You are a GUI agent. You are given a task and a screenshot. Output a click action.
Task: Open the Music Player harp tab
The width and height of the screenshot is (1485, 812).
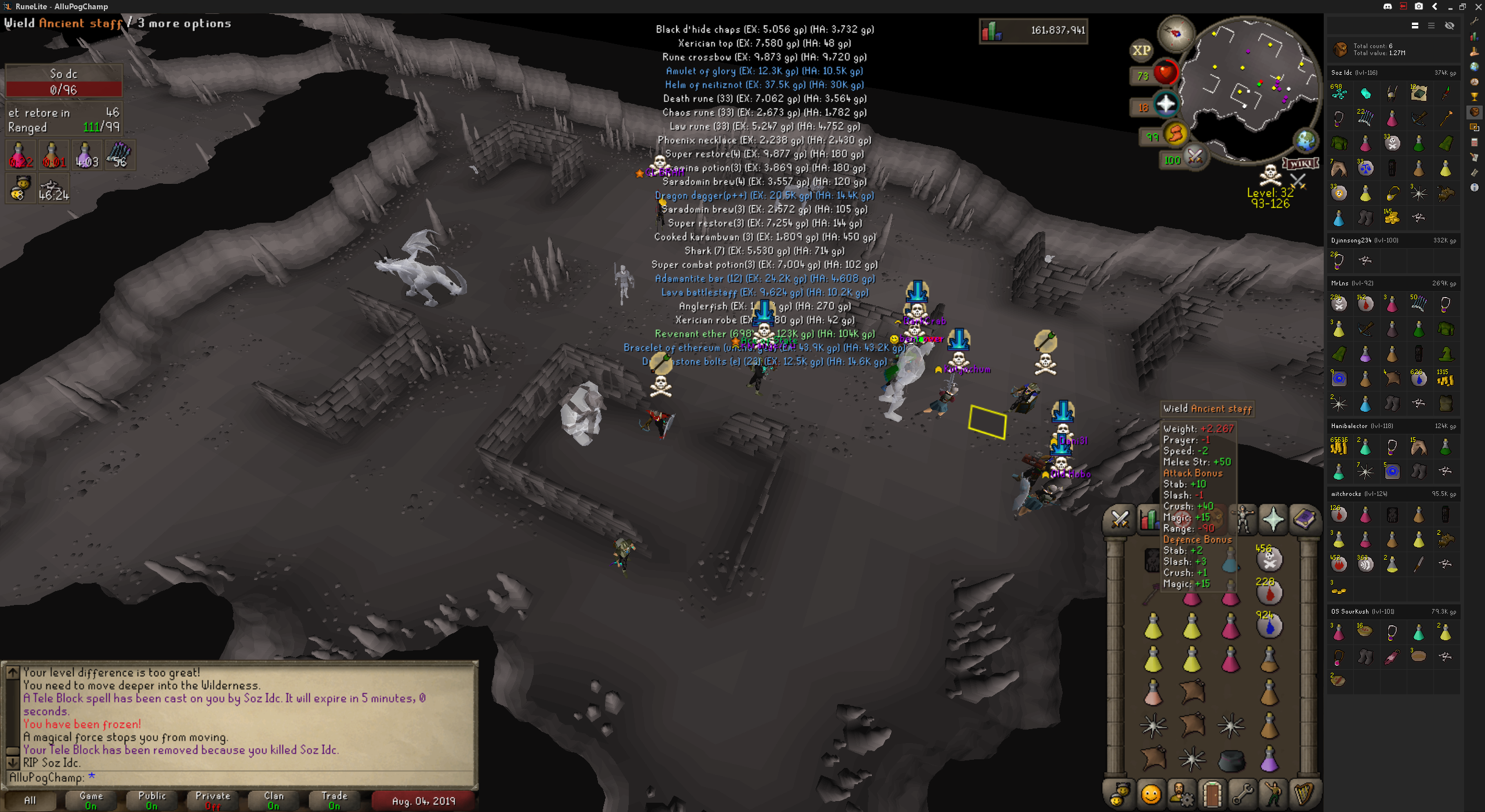(1305, 794)
